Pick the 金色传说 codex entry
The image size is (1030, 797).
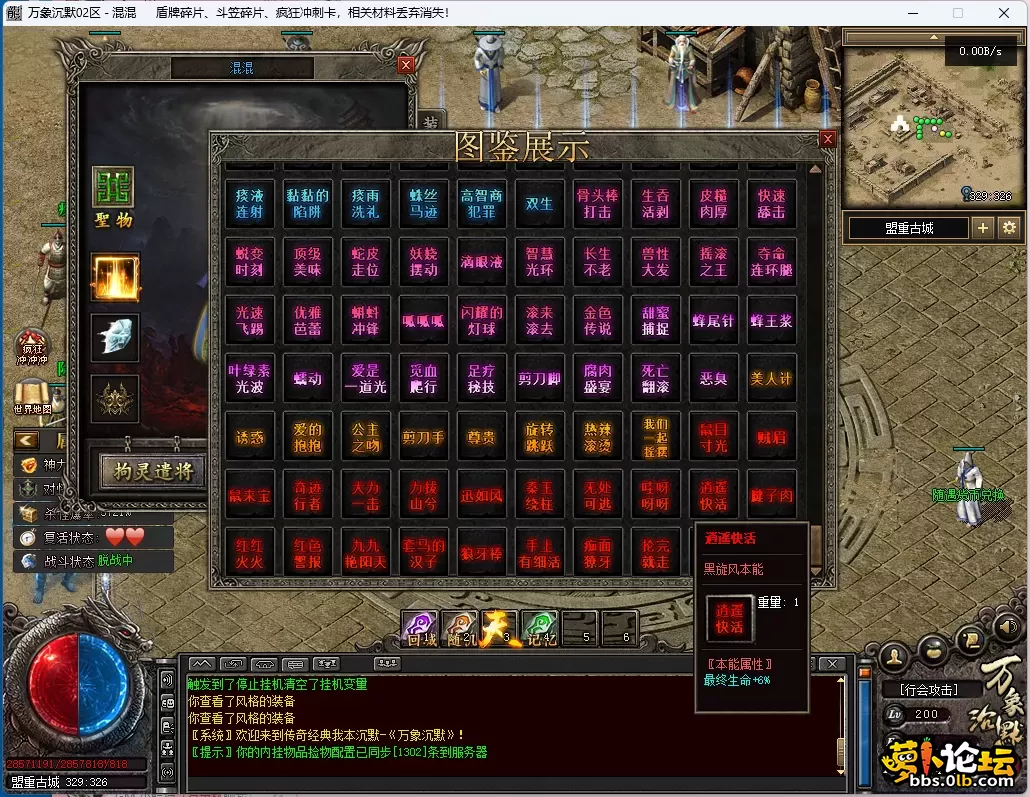coord(597,320)
